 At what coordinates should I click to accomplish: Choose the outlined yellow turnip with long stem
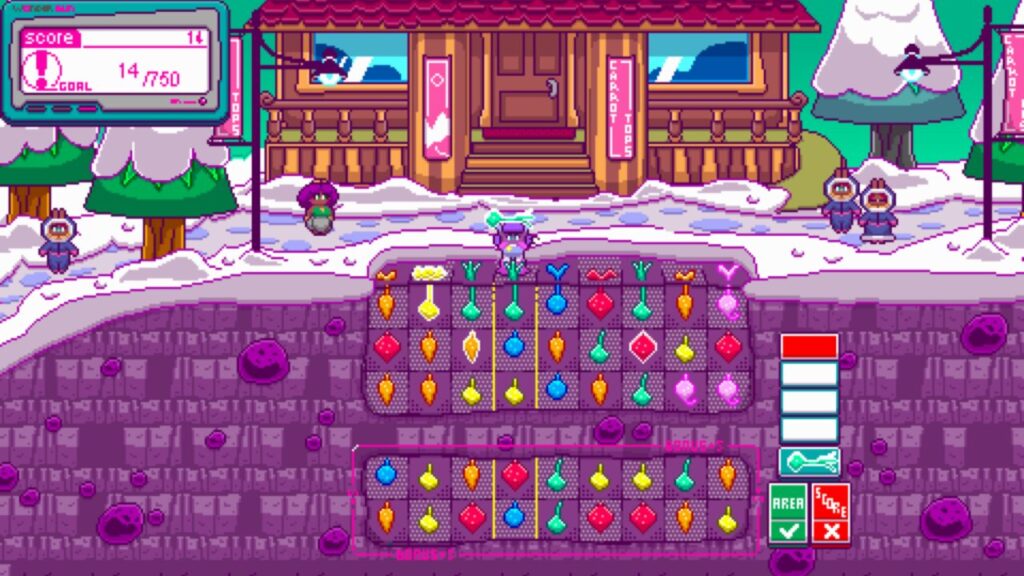click(428, 302)
